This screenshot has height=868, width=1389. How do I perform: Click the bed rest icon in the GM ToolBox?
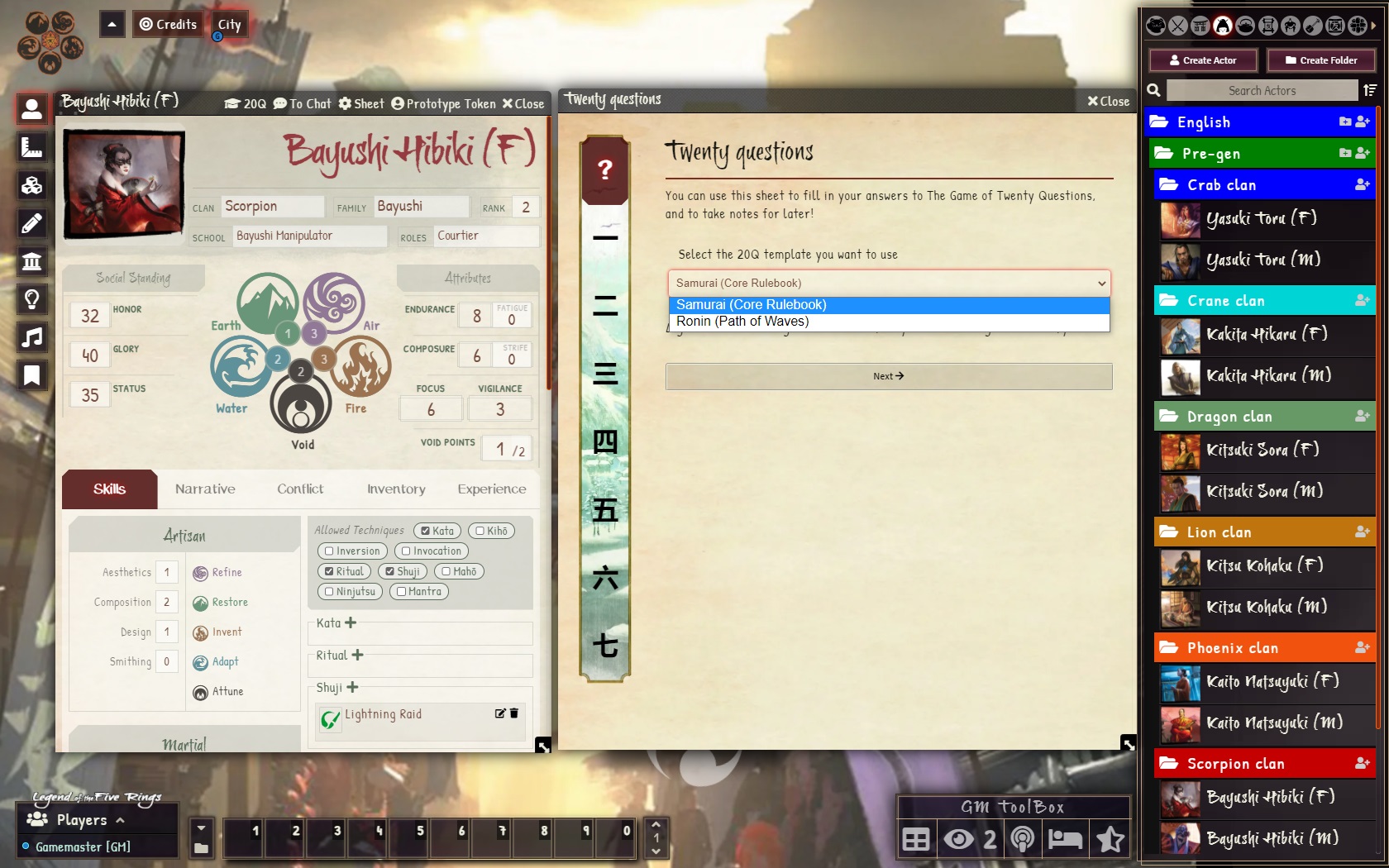pyautogui.click(x=1066, y=839)
